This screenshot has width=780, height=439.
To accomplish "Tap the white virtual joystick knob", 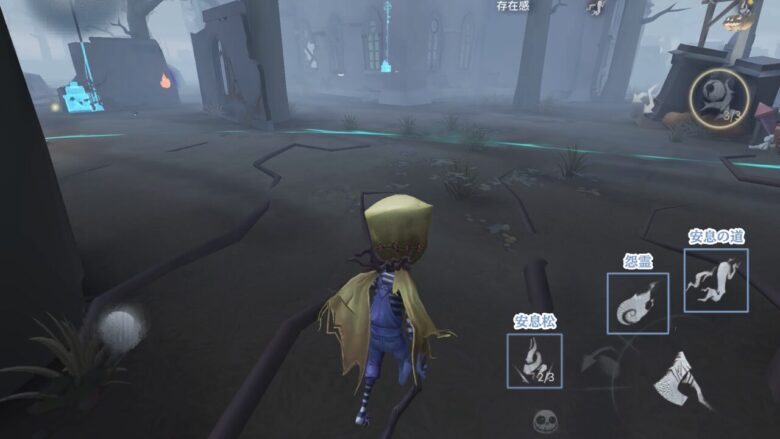I will 121,329.
